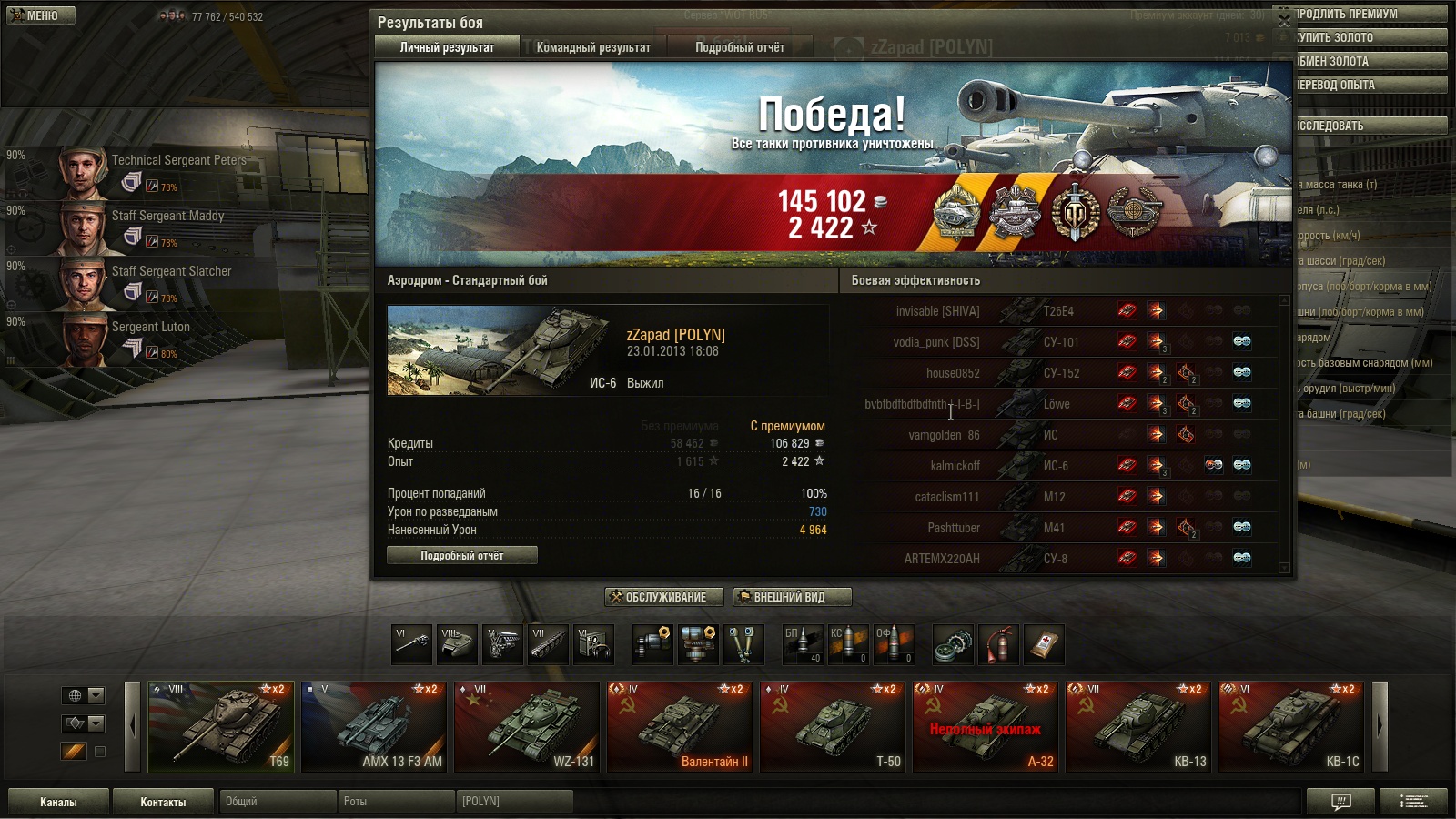Click the Подробный отчёт button below stats
The width and height of the screenshot is (1456, 819).
[x=461, y=555]
